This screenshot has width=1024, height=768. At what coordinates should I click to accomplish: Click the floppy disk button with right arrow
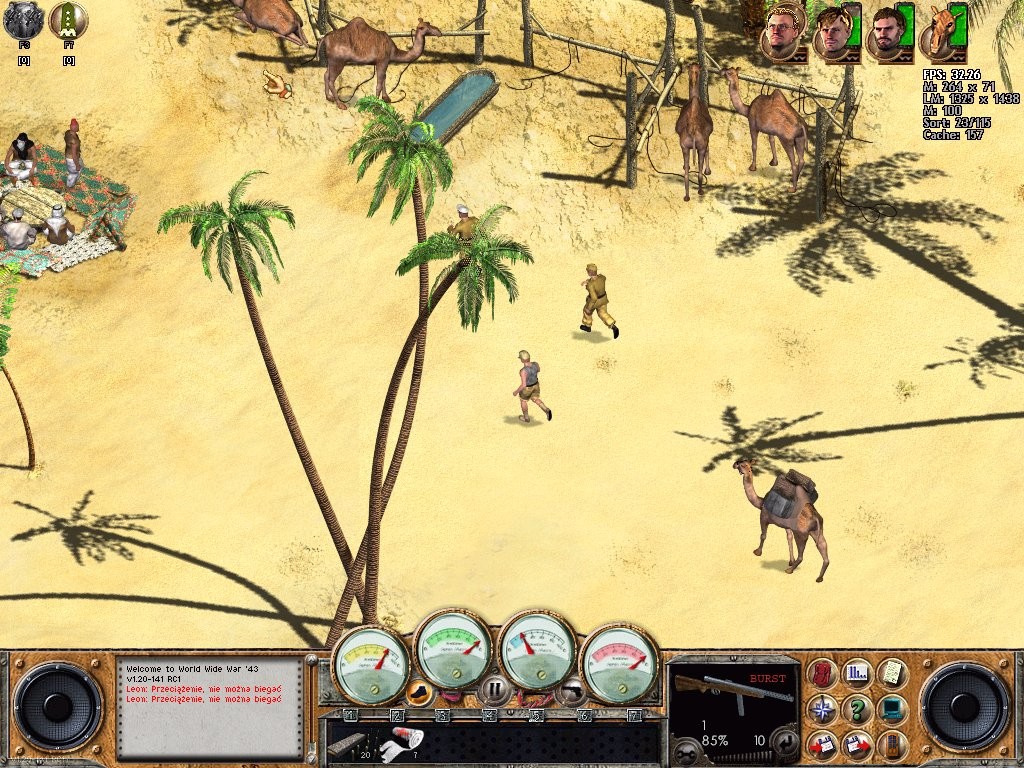[857, 745]
